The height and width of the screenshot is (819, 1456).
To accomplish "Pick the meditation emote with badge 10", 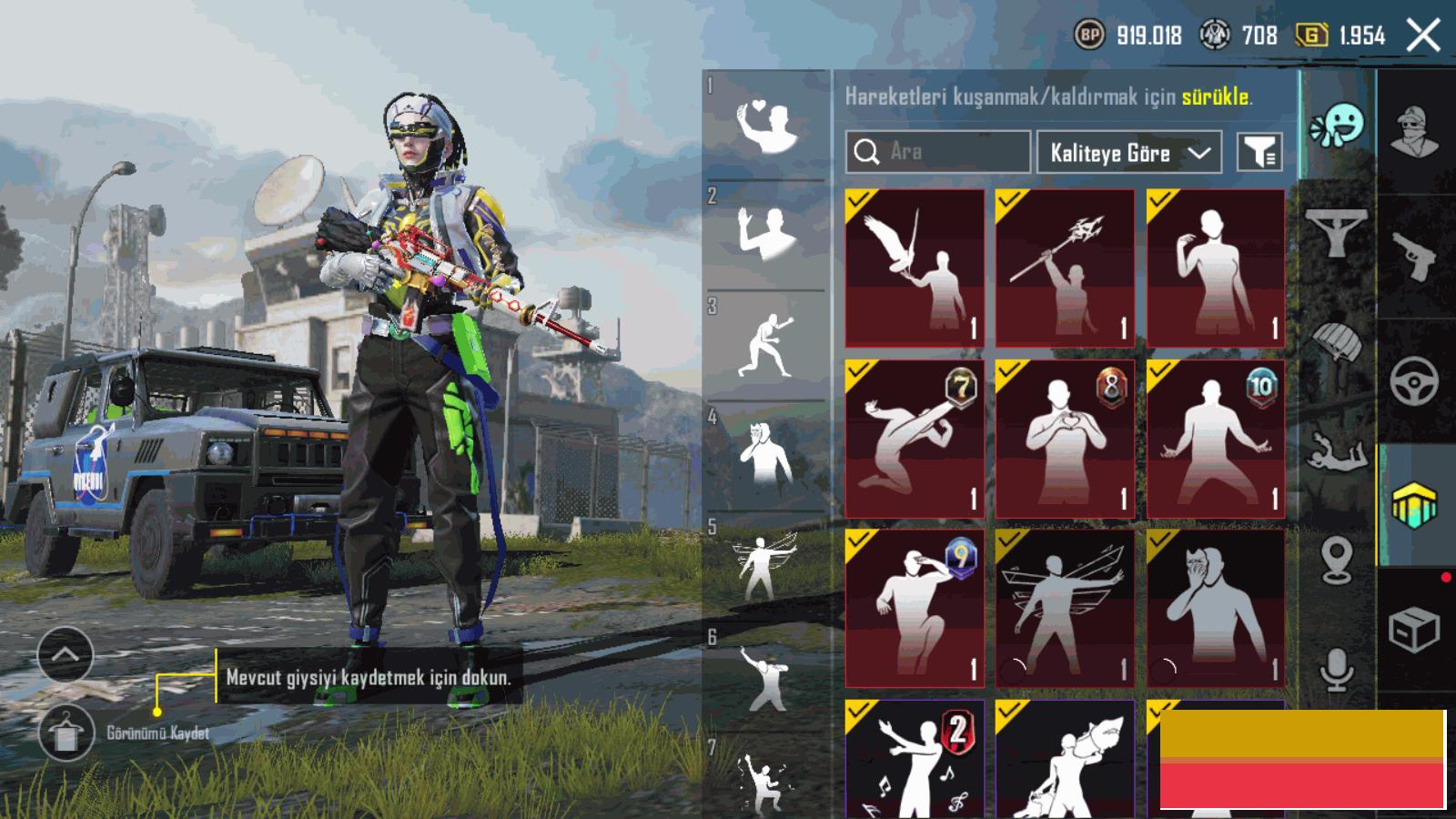I will point(1216,439).
